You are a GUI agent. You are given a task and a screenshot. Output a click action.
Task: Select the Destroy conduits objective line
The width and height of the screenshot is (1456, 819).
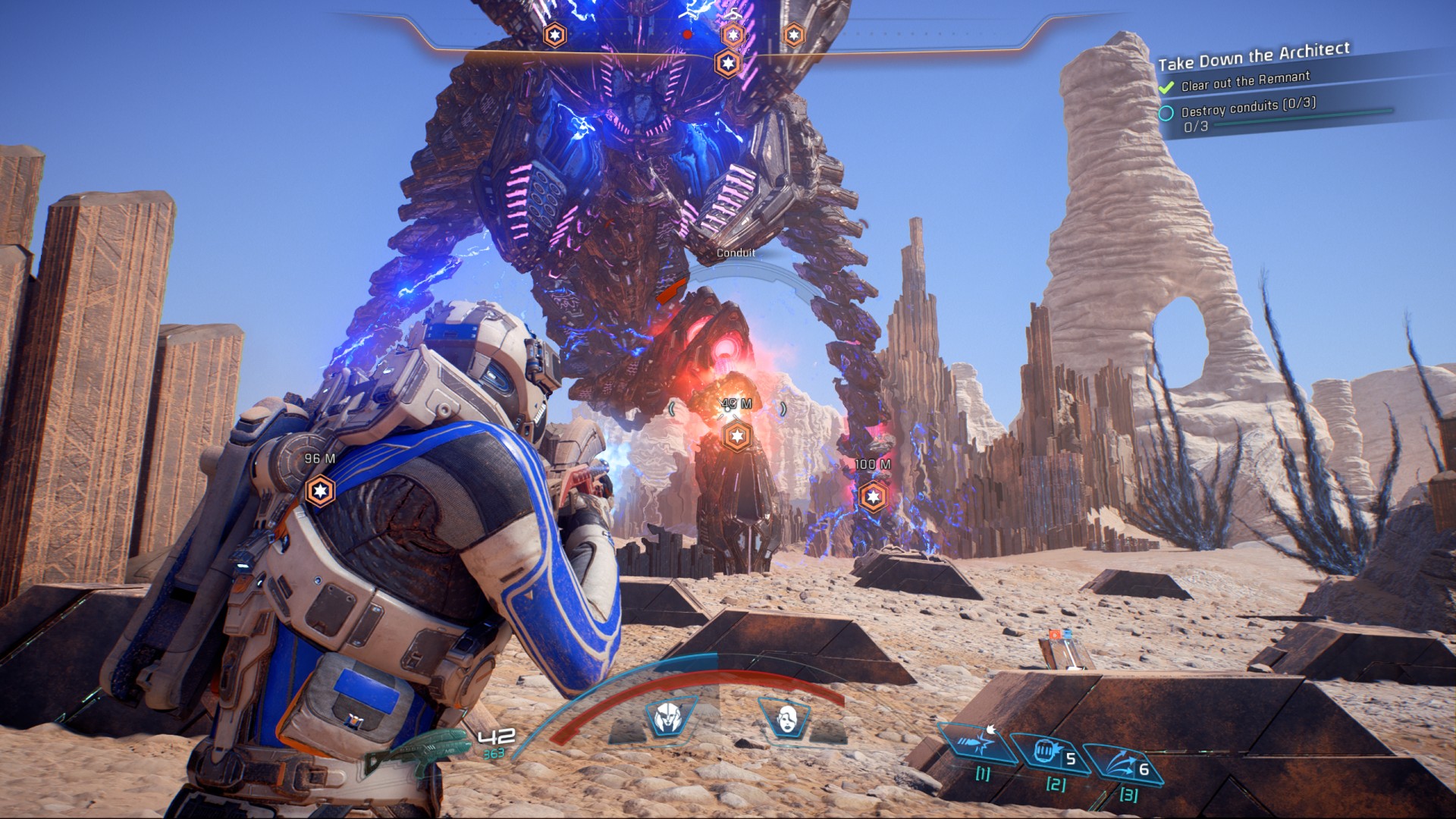point(1248,107)
